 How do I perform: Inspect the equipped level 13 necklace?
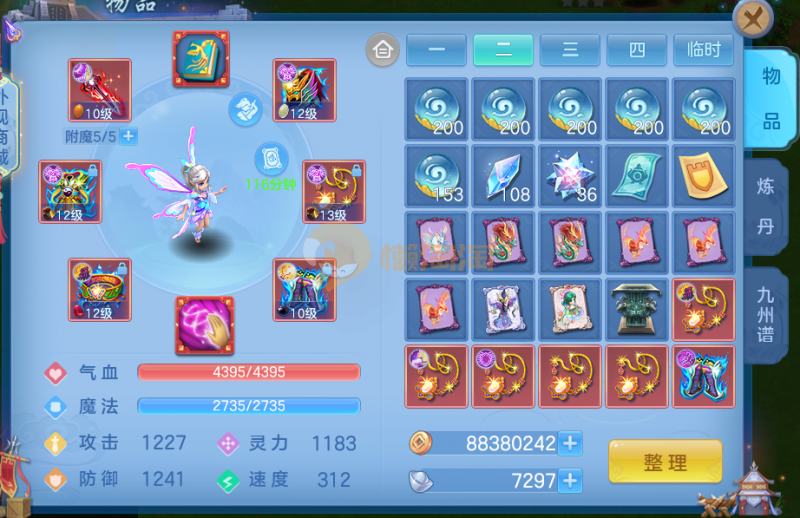click(304, 192)
